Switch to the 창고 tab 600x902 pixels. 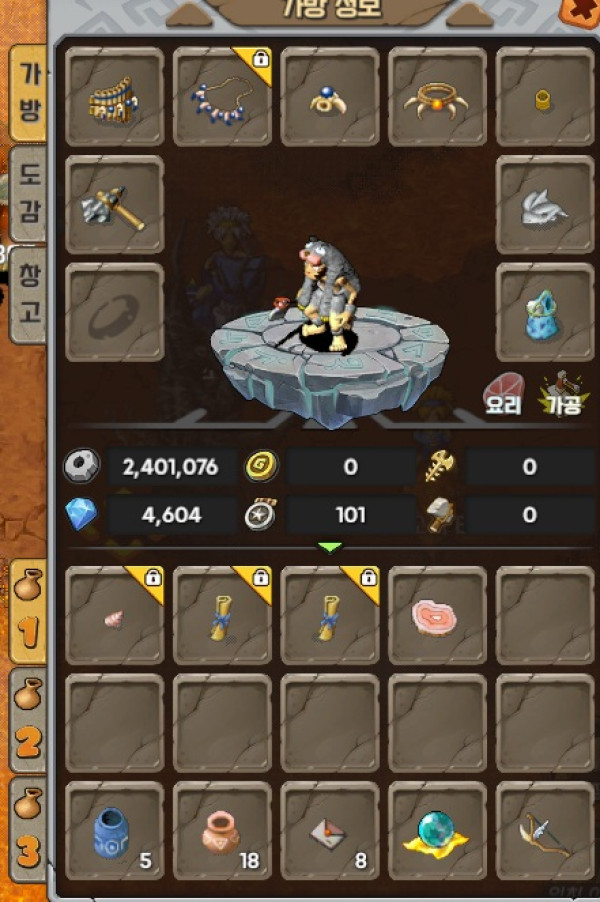29,293
